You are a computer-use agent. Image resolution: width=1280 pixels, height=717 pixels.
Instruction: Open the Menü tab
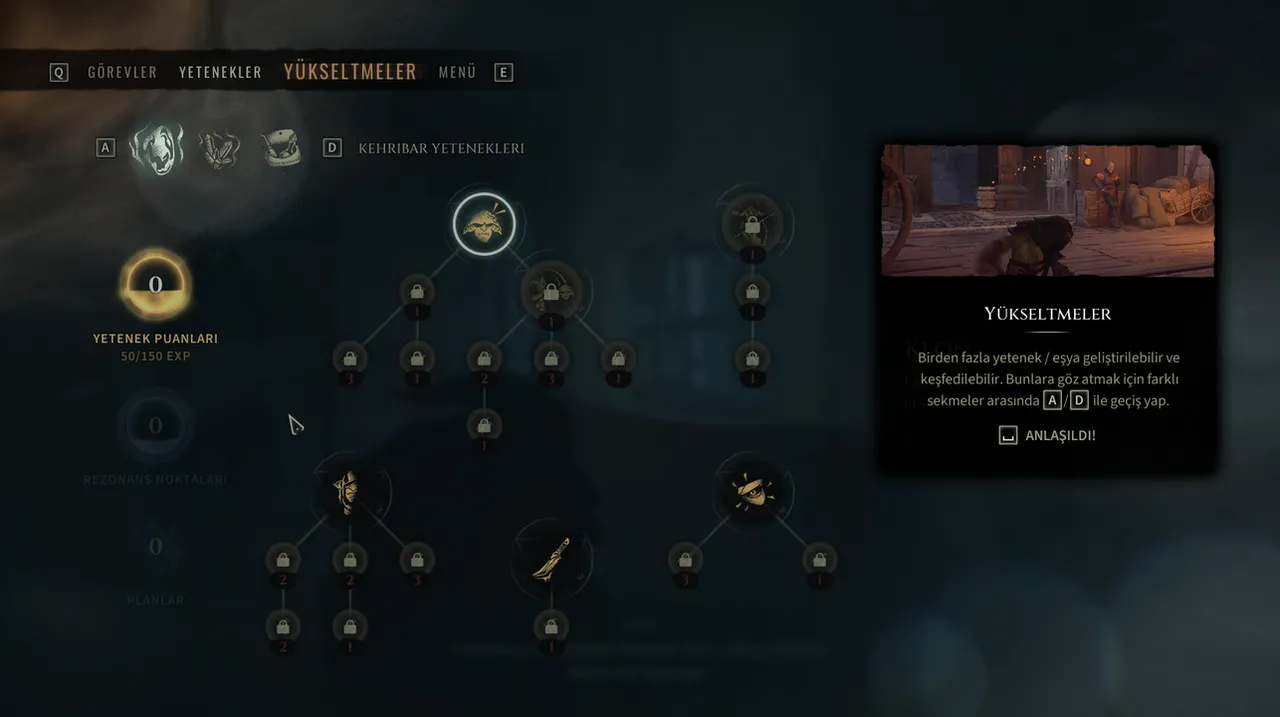[x=457, y=72]
